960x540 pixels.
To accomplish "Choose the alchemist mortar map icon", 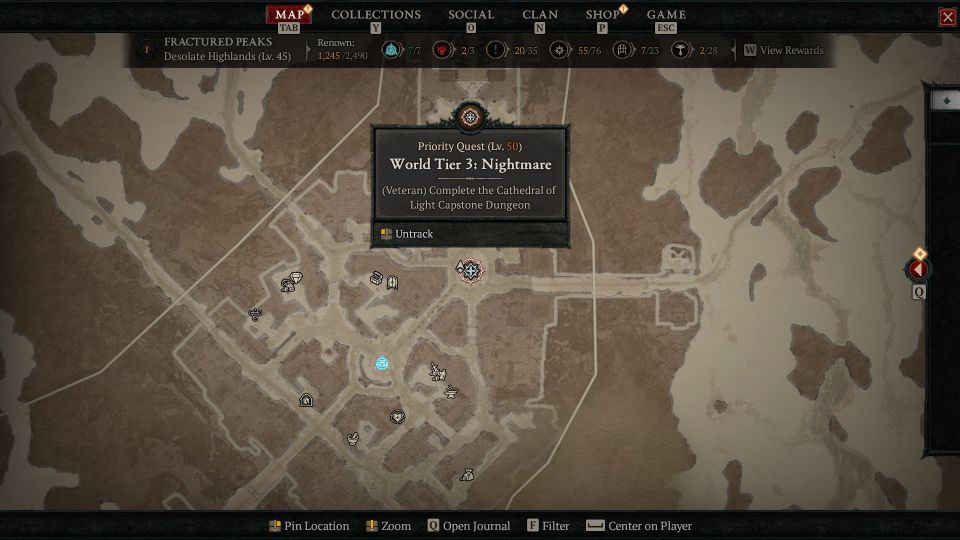I will [353, 438].
